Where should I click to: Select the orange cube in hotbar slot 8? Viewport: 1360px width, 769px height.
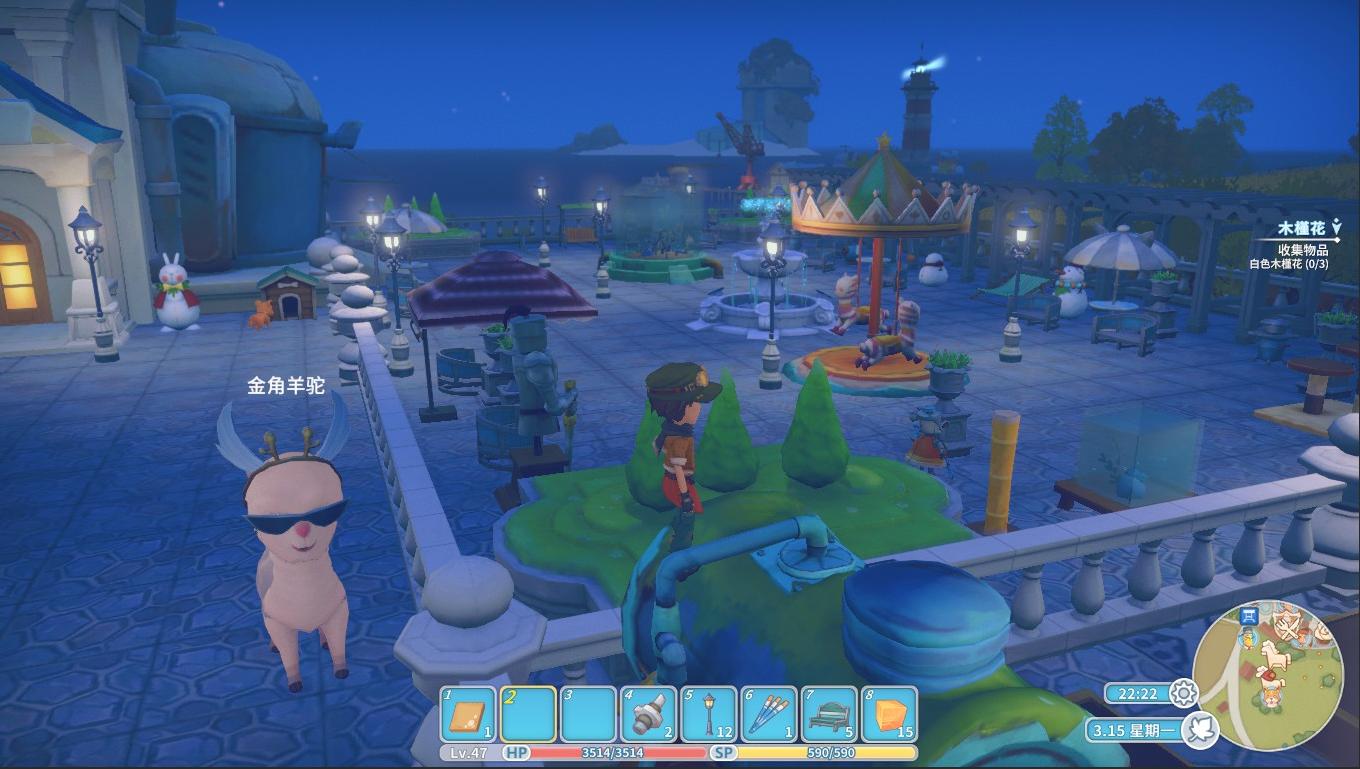[888, 715]
